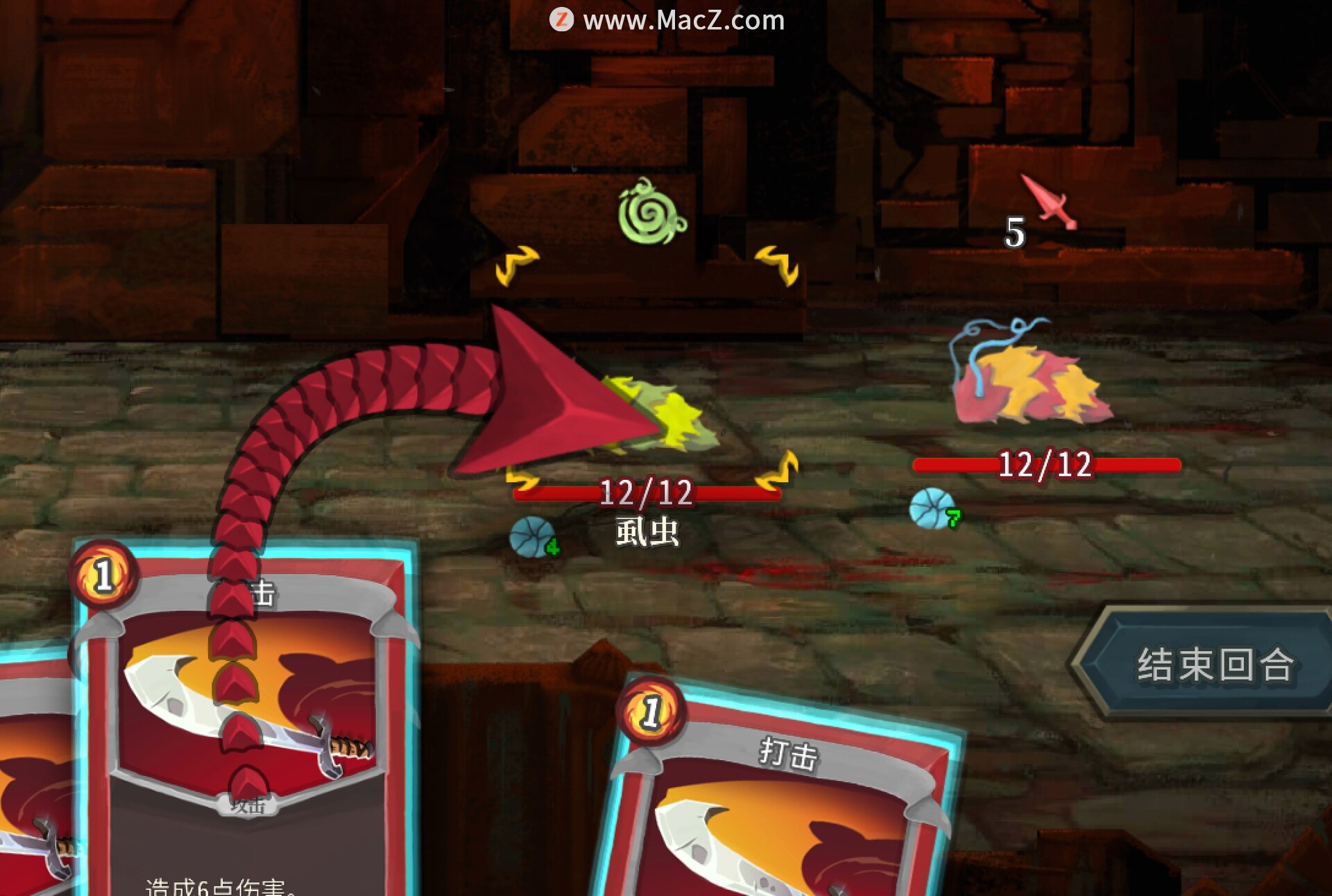This screenshot has width=1332, height=896.
Task: Pick the strike card reading 造成6点伤害
Action: pos(243,728)
